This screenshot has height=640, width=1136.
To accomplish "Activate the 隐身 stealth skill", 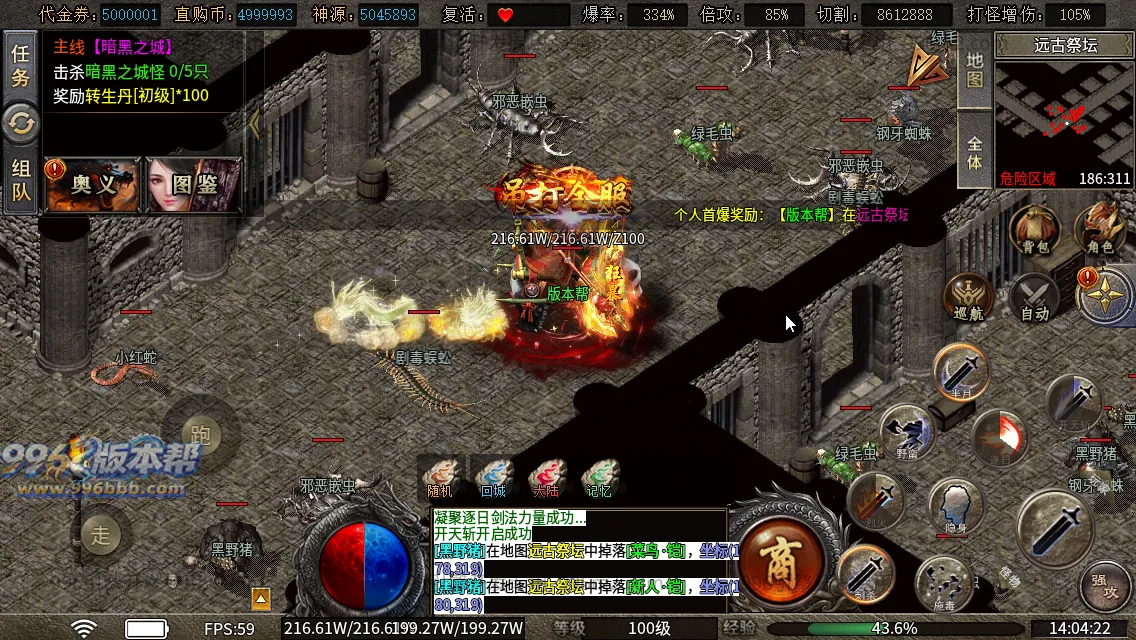I will point(957,507).
